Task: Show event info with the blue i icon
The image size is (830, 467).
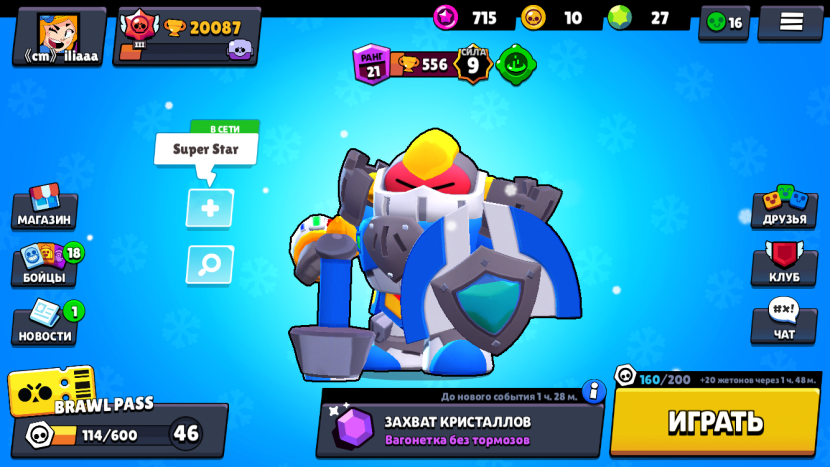Action: (594, 391)
